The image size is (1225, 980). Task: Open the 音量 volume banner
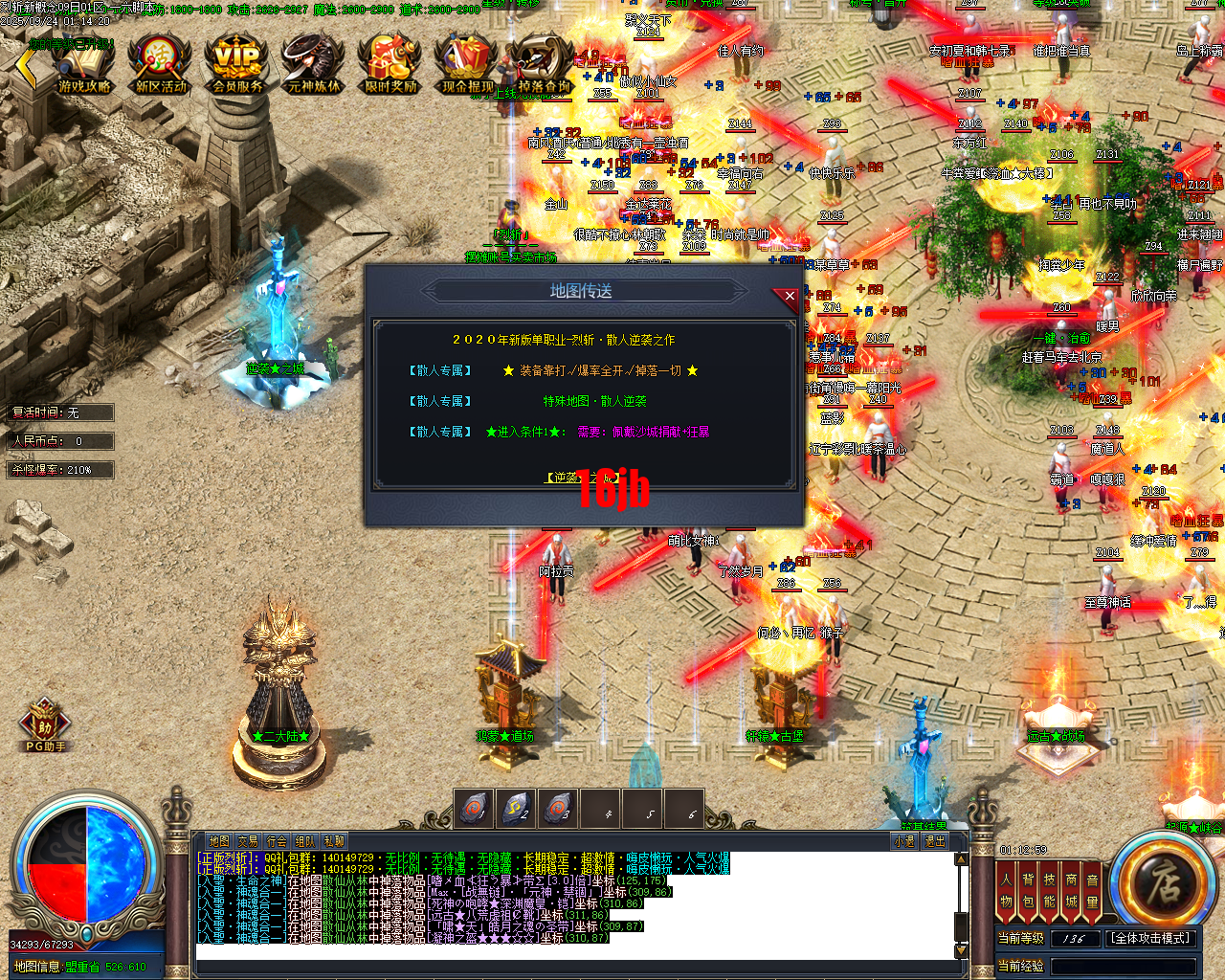click(1094, 890)
